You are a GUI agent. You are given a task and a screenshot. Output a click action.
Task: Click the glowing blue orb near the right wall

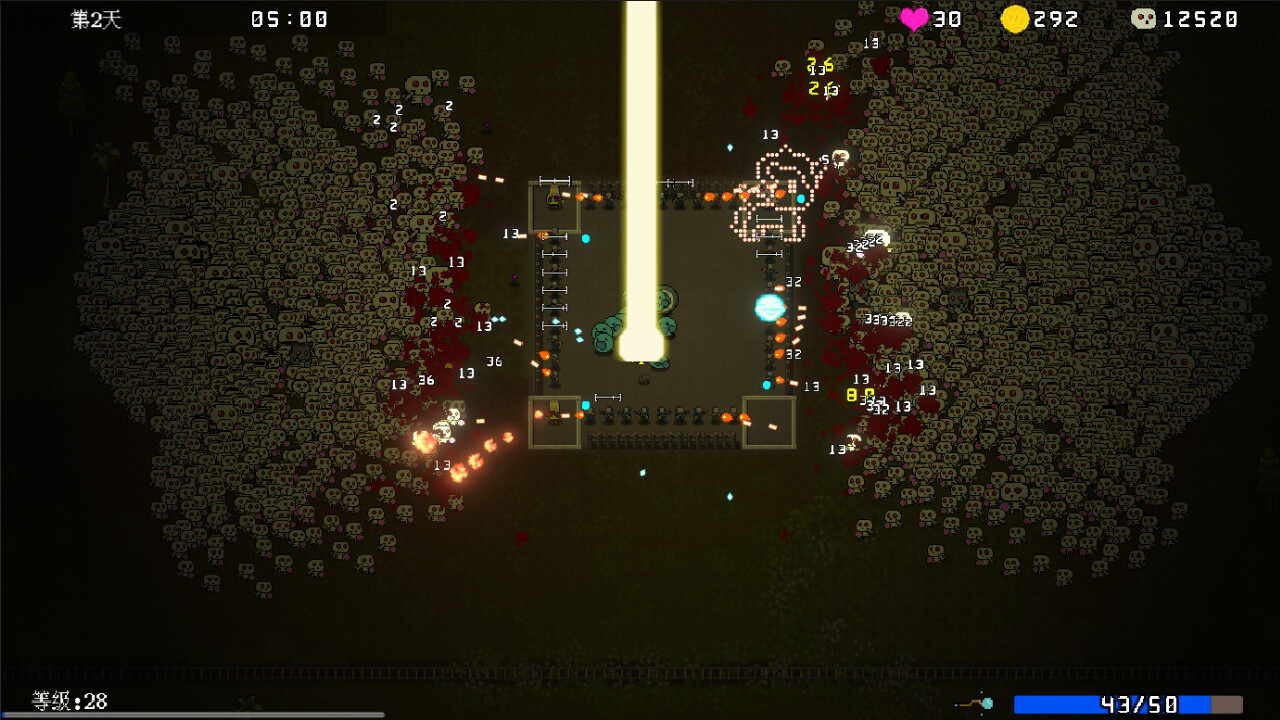point(769,308)
